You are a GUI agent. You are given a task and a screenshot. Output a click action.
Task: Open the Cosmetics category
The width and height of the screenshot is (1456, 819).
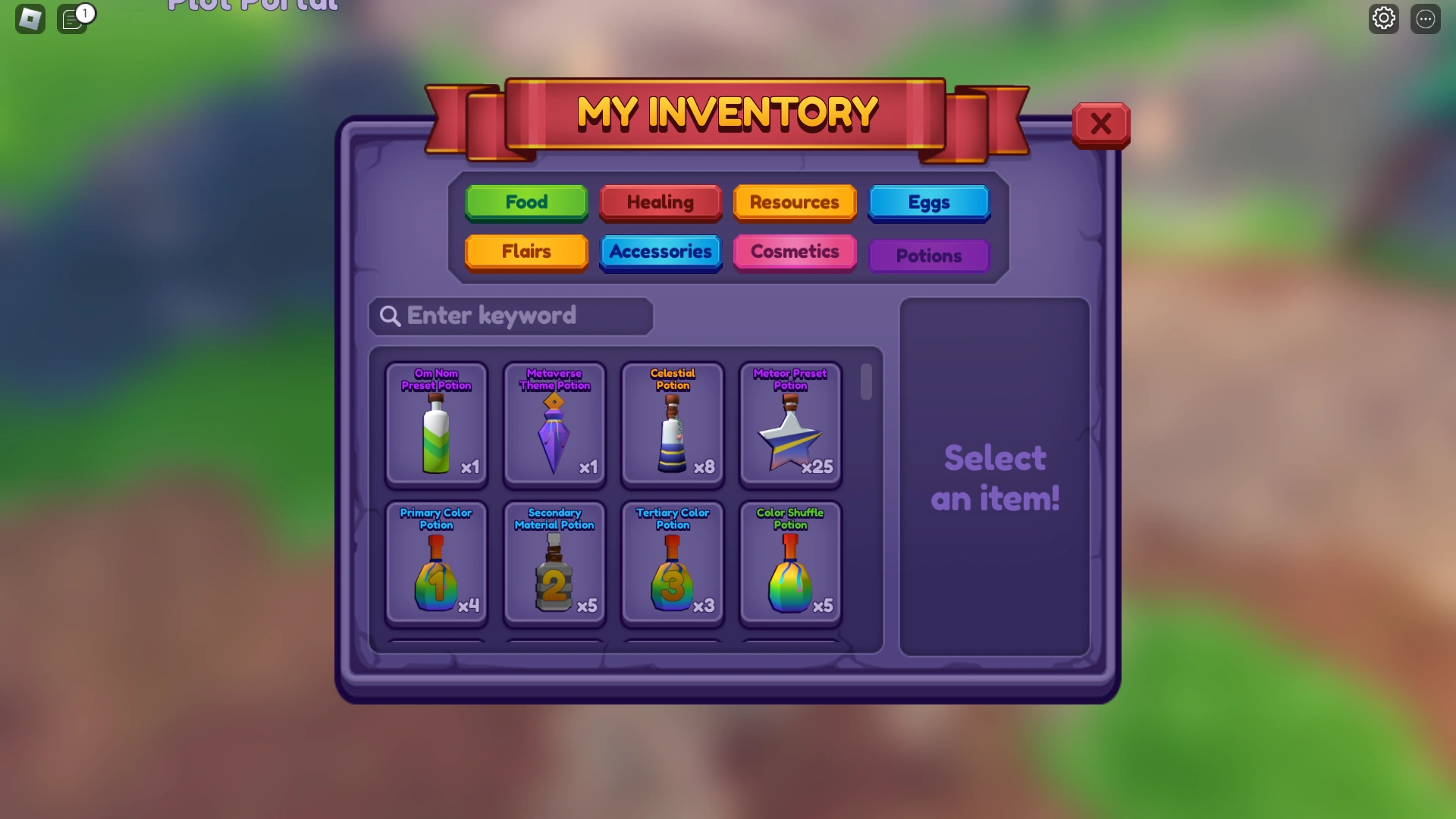794,253
